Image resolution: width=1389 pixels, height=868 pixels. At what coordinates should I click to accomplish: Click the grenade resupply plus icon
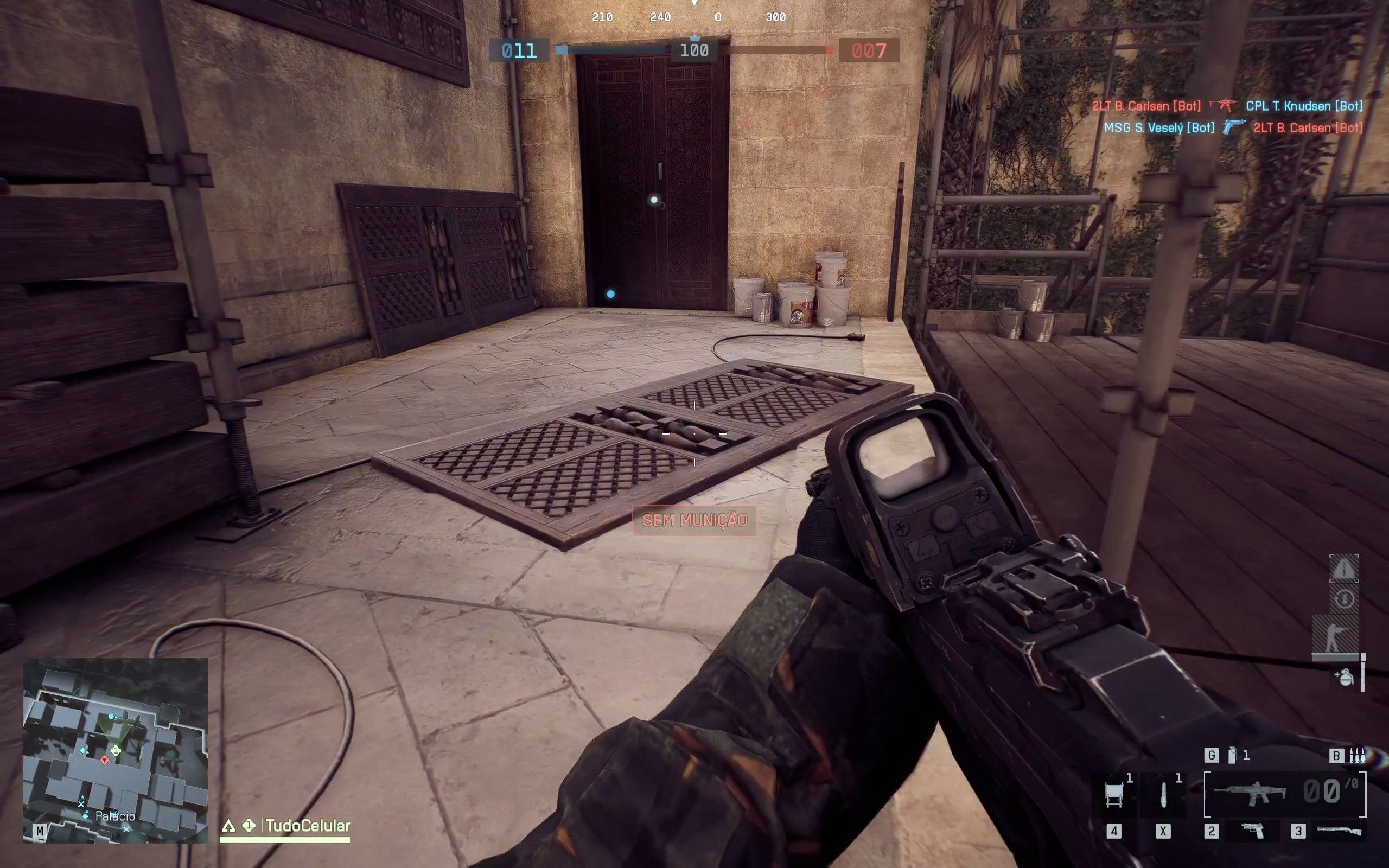(x=1343, y=678)
